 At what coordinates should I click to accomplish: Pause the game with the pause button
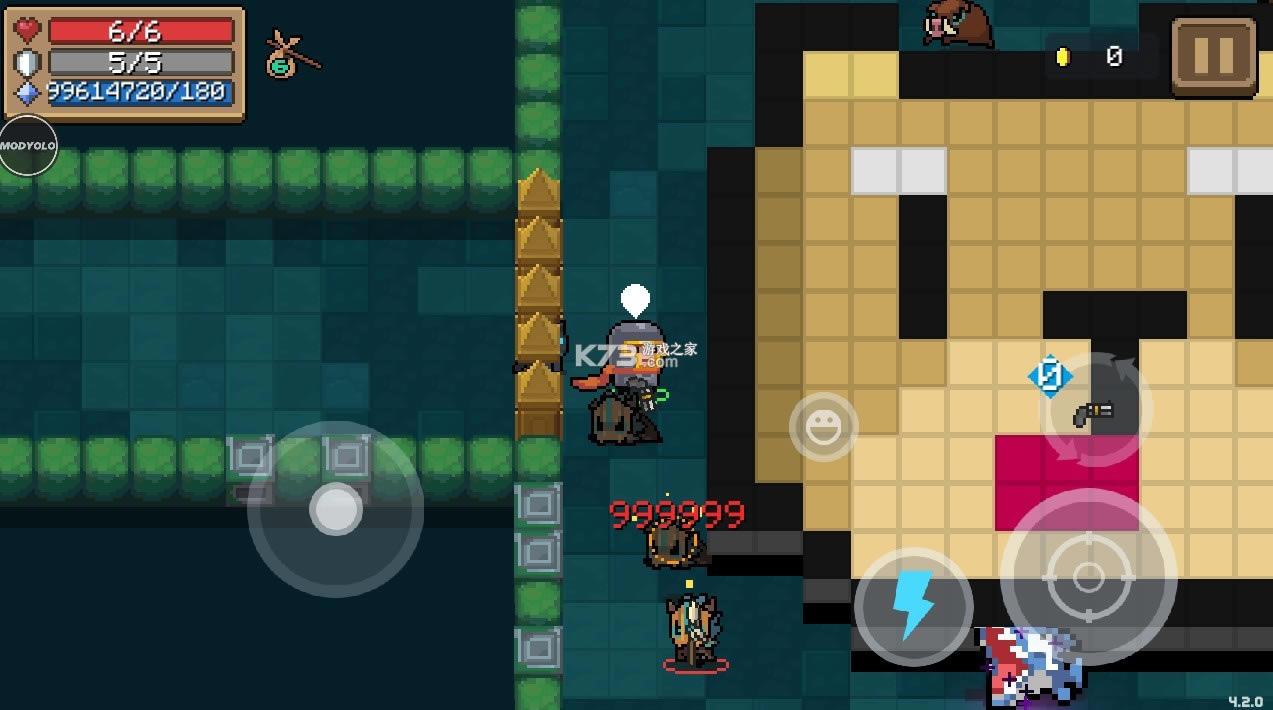1213,56
